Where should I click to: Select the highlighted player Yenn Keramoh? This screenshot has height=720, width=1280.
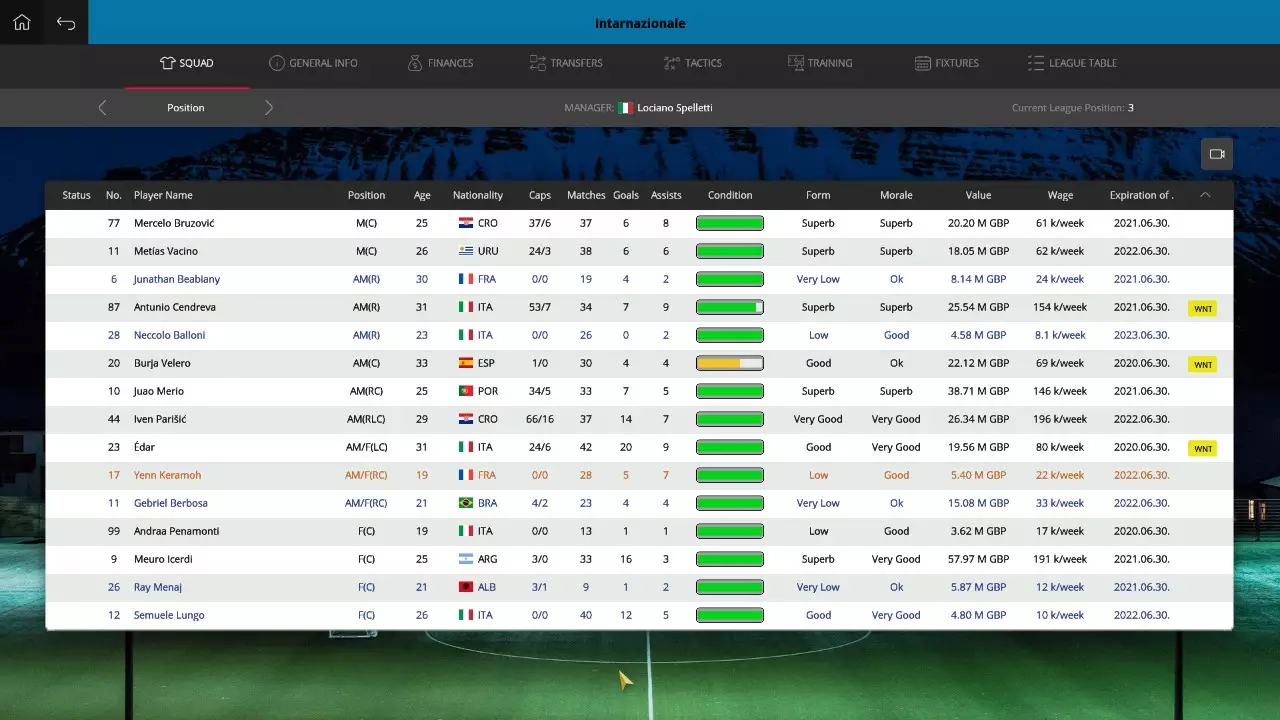point(166,475)
